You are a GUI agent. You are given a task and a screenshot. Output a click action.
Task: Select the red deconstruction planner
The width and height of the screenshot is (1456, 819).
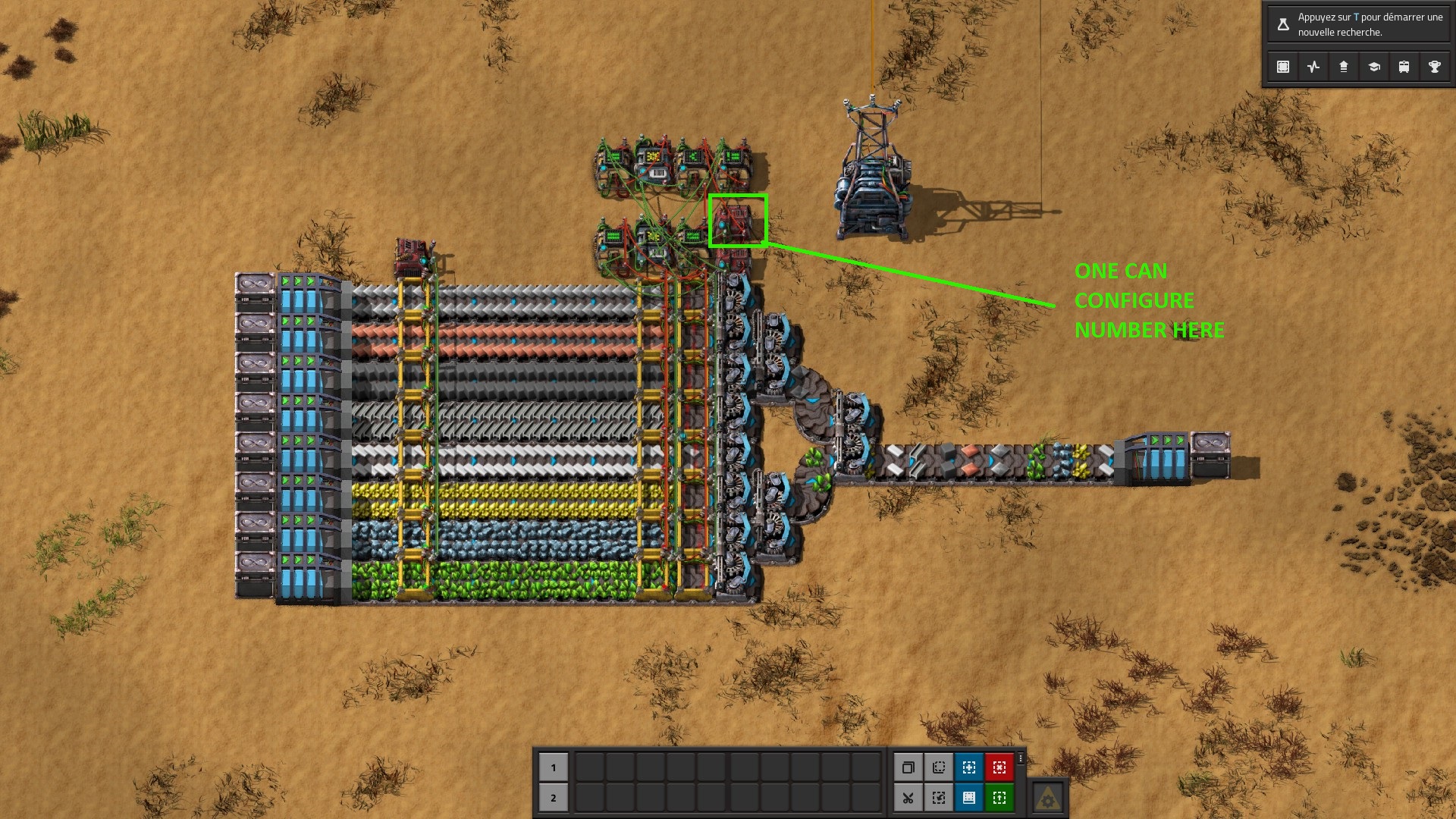tap(999, 767)
